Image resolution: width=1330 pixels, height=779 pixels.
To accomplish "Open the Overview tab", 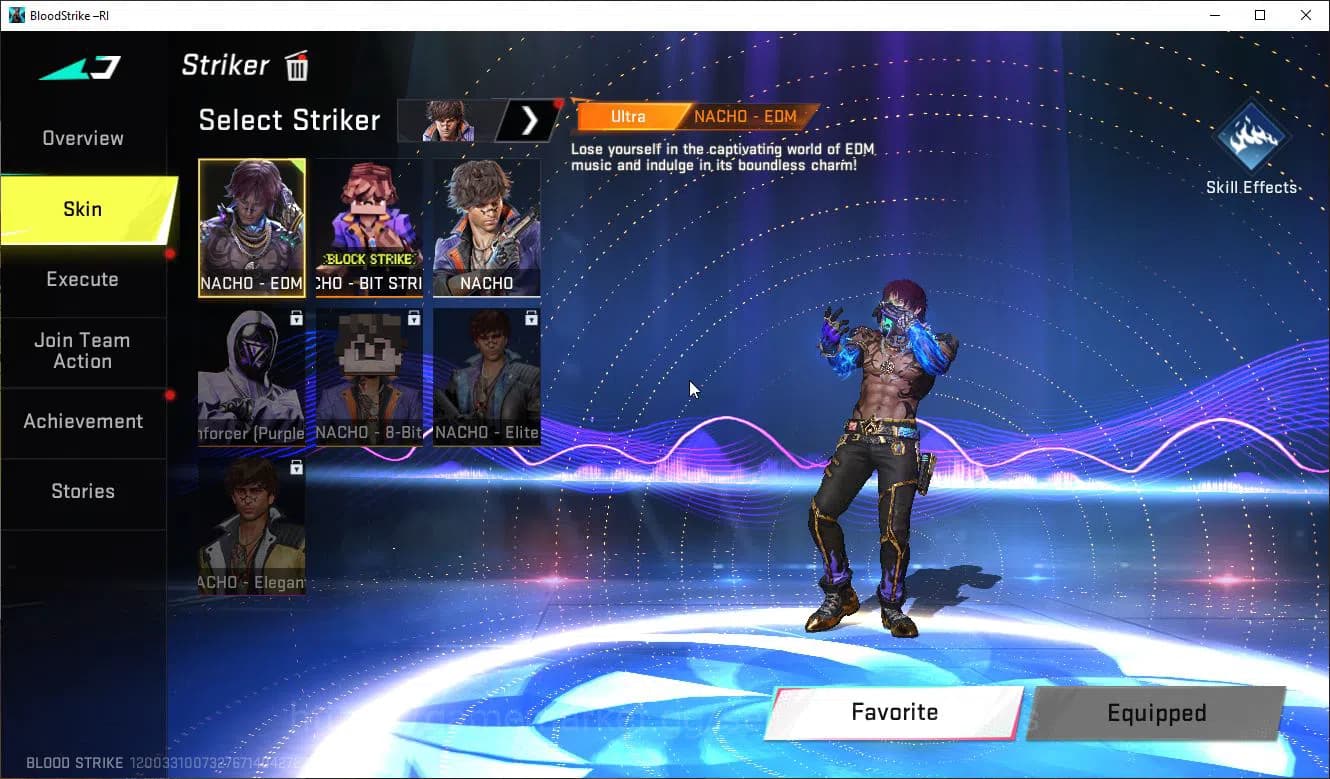I will coord(83,139).
